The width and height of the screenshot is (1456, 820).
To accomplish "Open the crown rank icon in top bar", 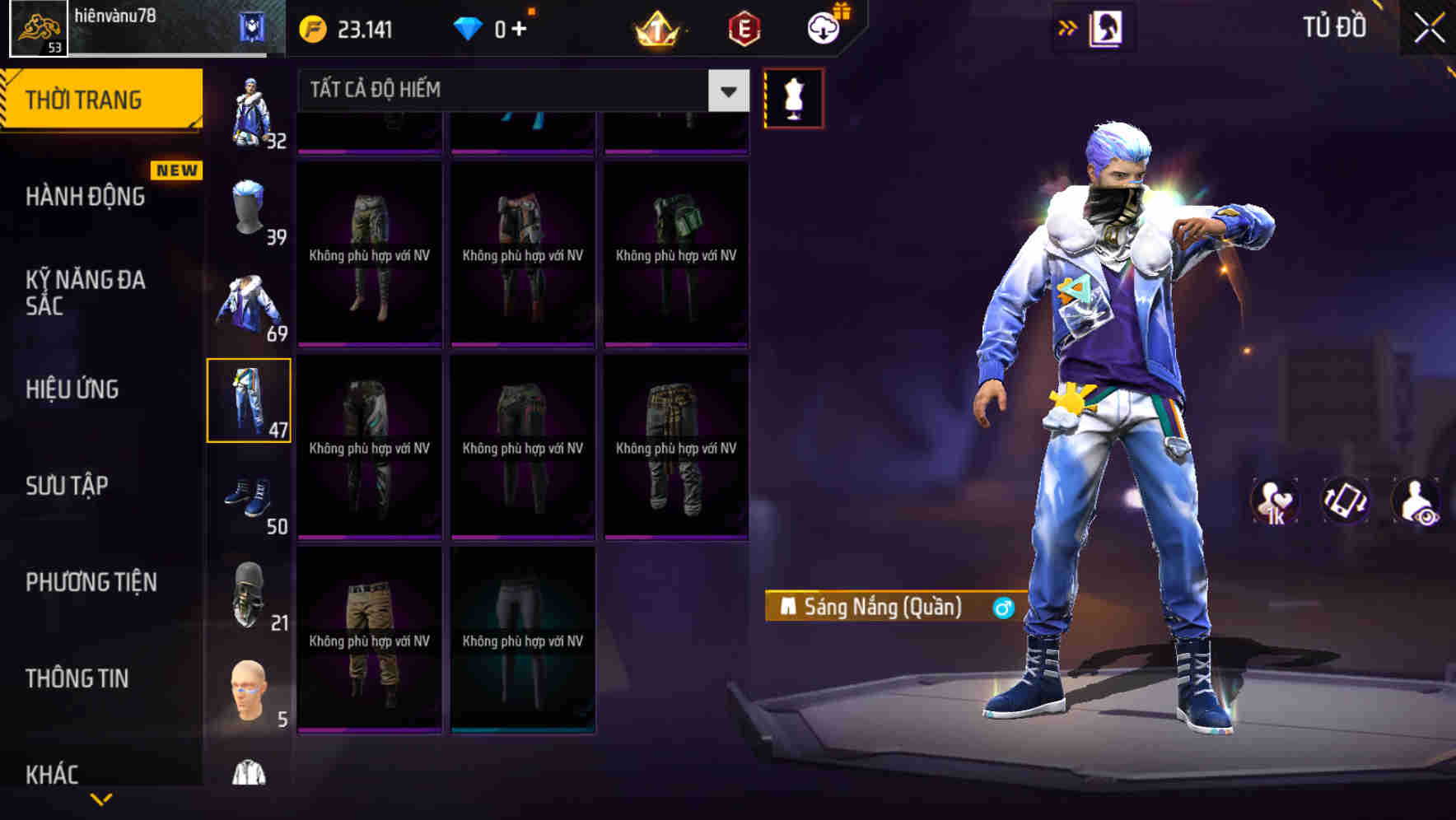I will [x=653, y=27].
